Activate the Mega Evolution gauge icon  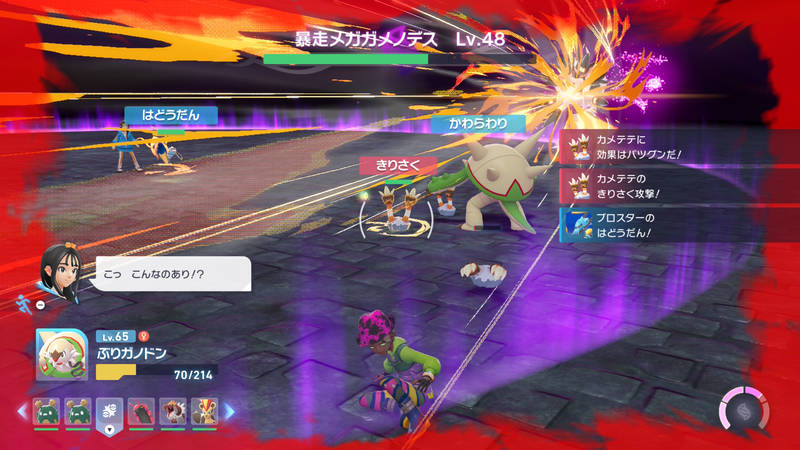click(744, 410)
